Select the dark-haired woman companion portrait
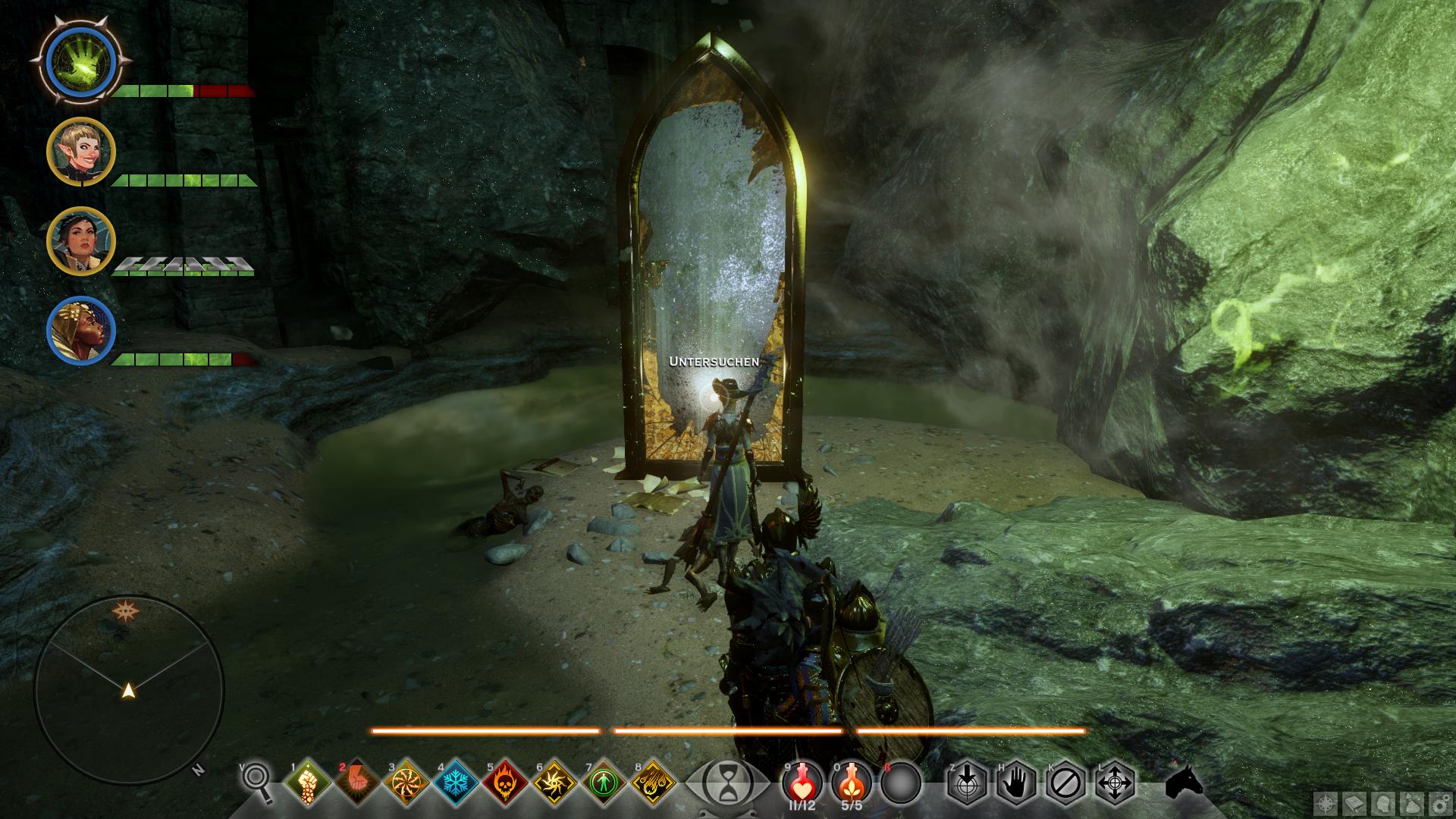The image size is (1456, 819). [80, 241]
